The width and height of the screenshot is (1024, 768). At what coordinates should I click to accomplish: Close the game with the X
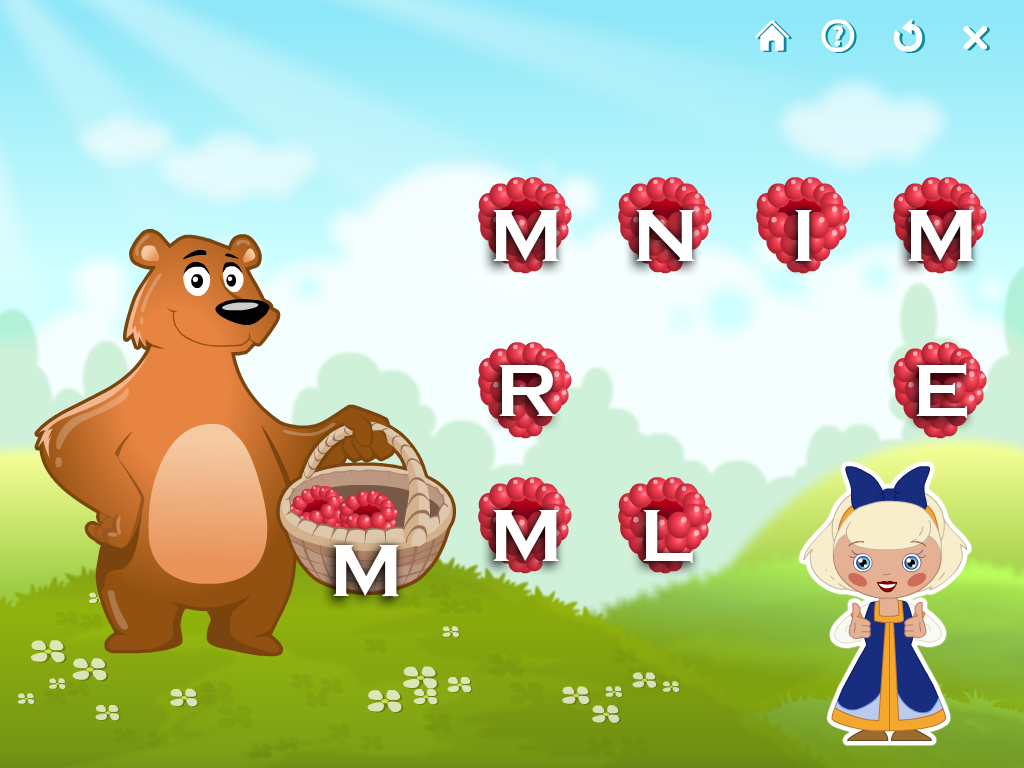(975, 38)
